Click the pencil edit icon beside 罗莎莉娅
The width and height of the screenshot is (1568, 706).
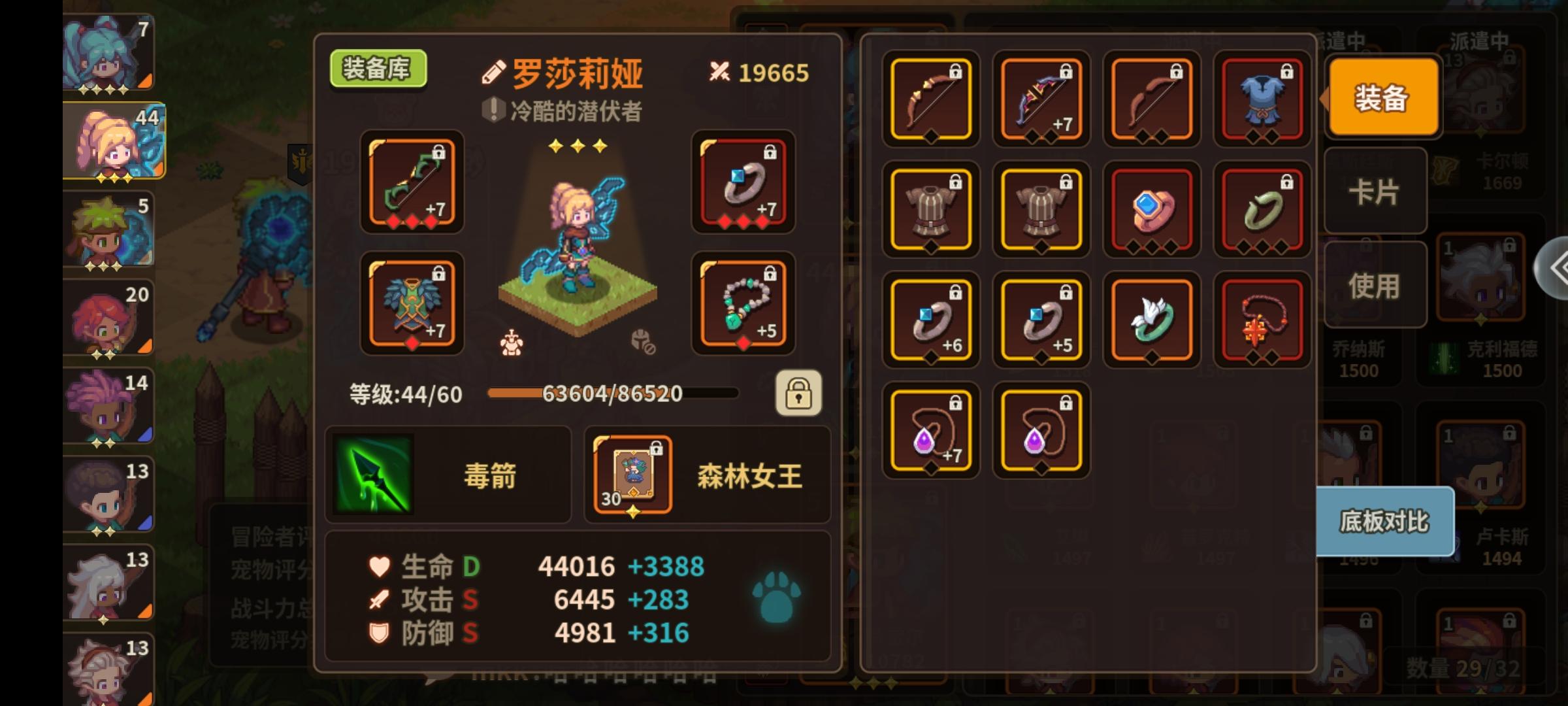[495, 72]
